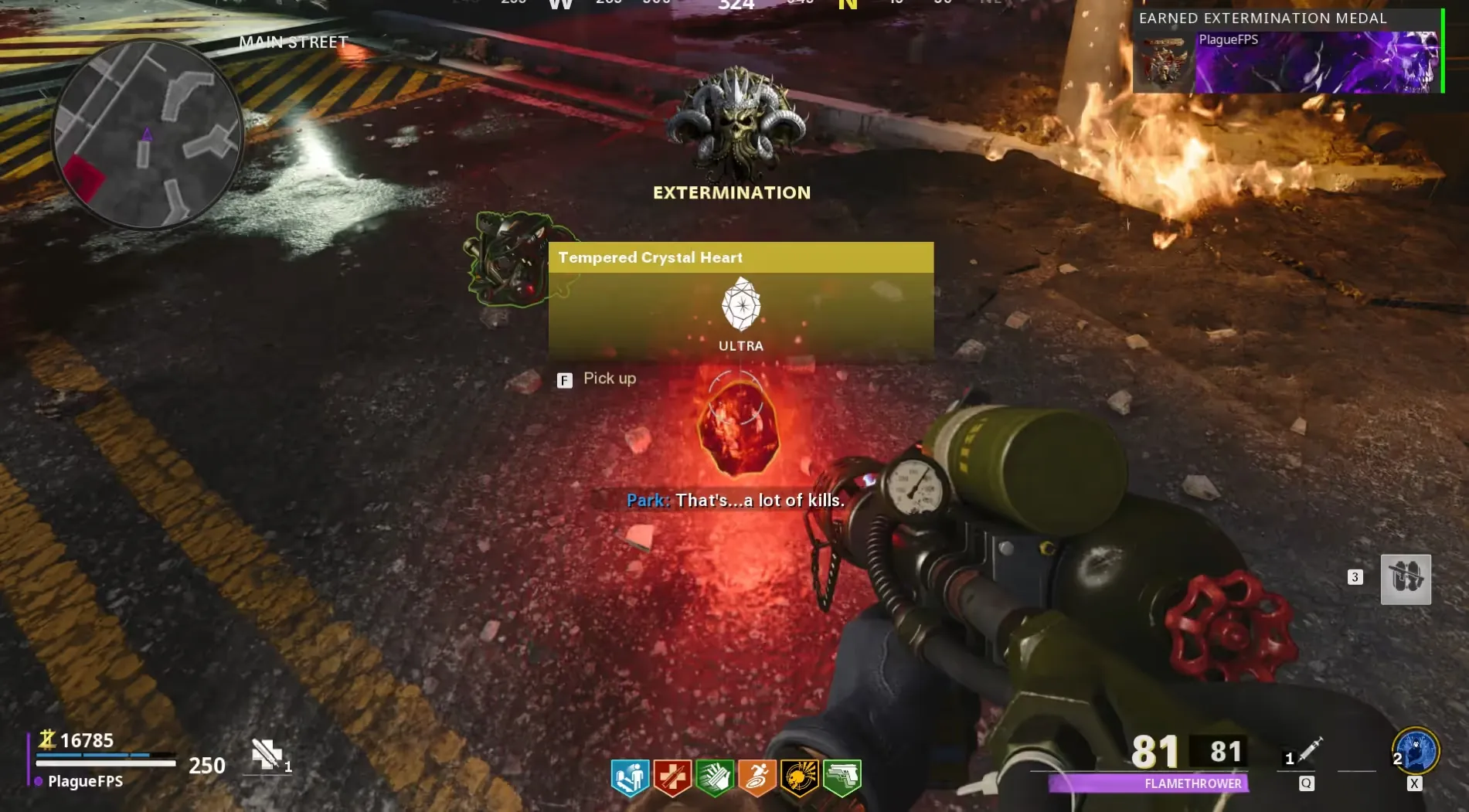Activate the blue field upgrade icon
The height and width of the screenshot is (812, 1469).
[x=1416, y=751]
